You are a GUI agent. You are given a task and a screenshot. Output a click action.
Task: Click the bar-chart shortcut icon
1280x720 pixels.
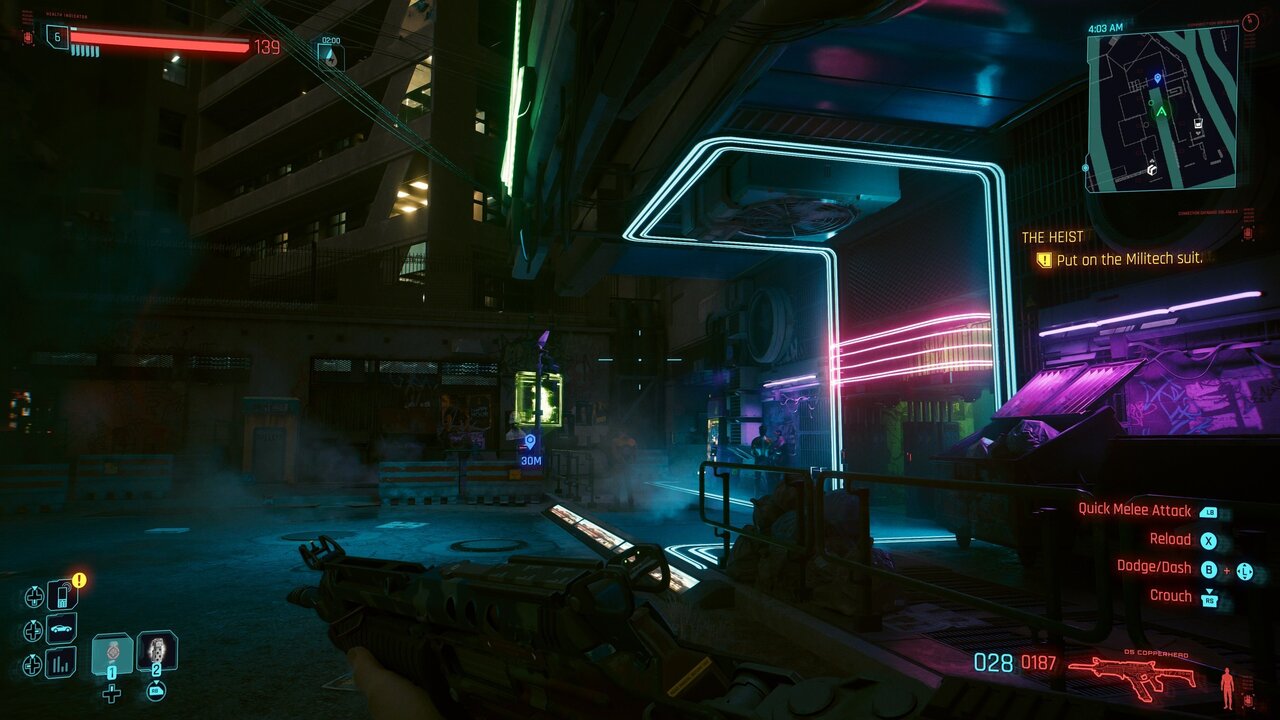point(62,662)
